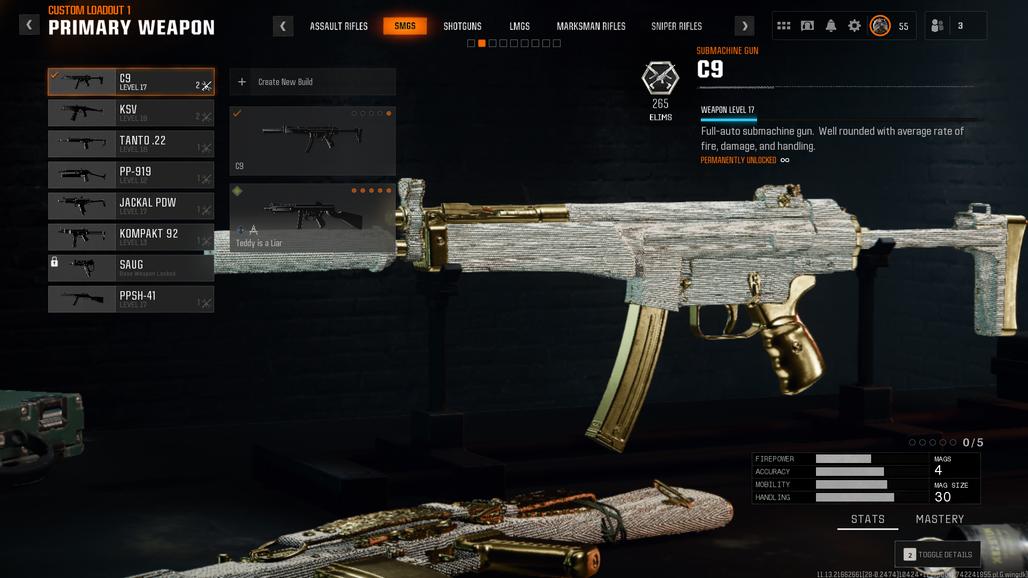
Task: Open settings with the gear icon
Action: tap(854, 26)
